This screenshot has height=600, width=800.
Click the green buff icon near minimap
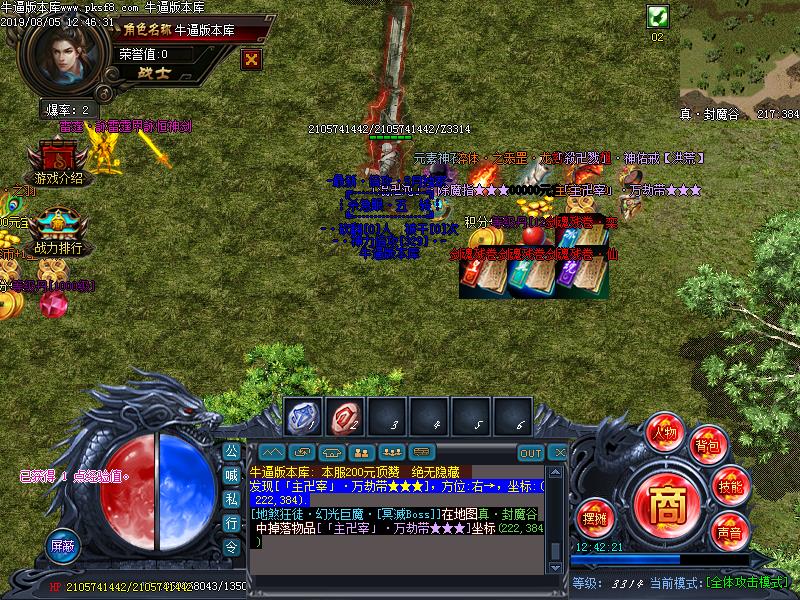point(657,16)
